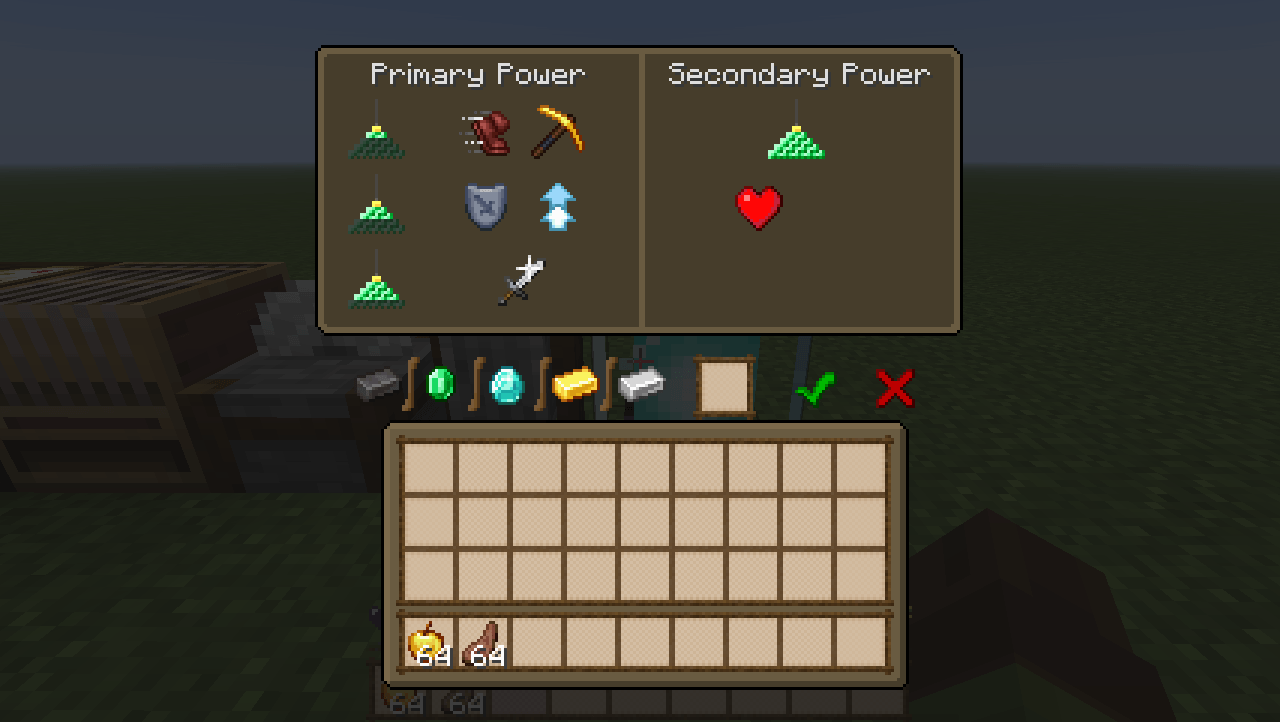Select the leather stack in hotbar
This screenshot has height=722, width=1280.
pos(484,645)
